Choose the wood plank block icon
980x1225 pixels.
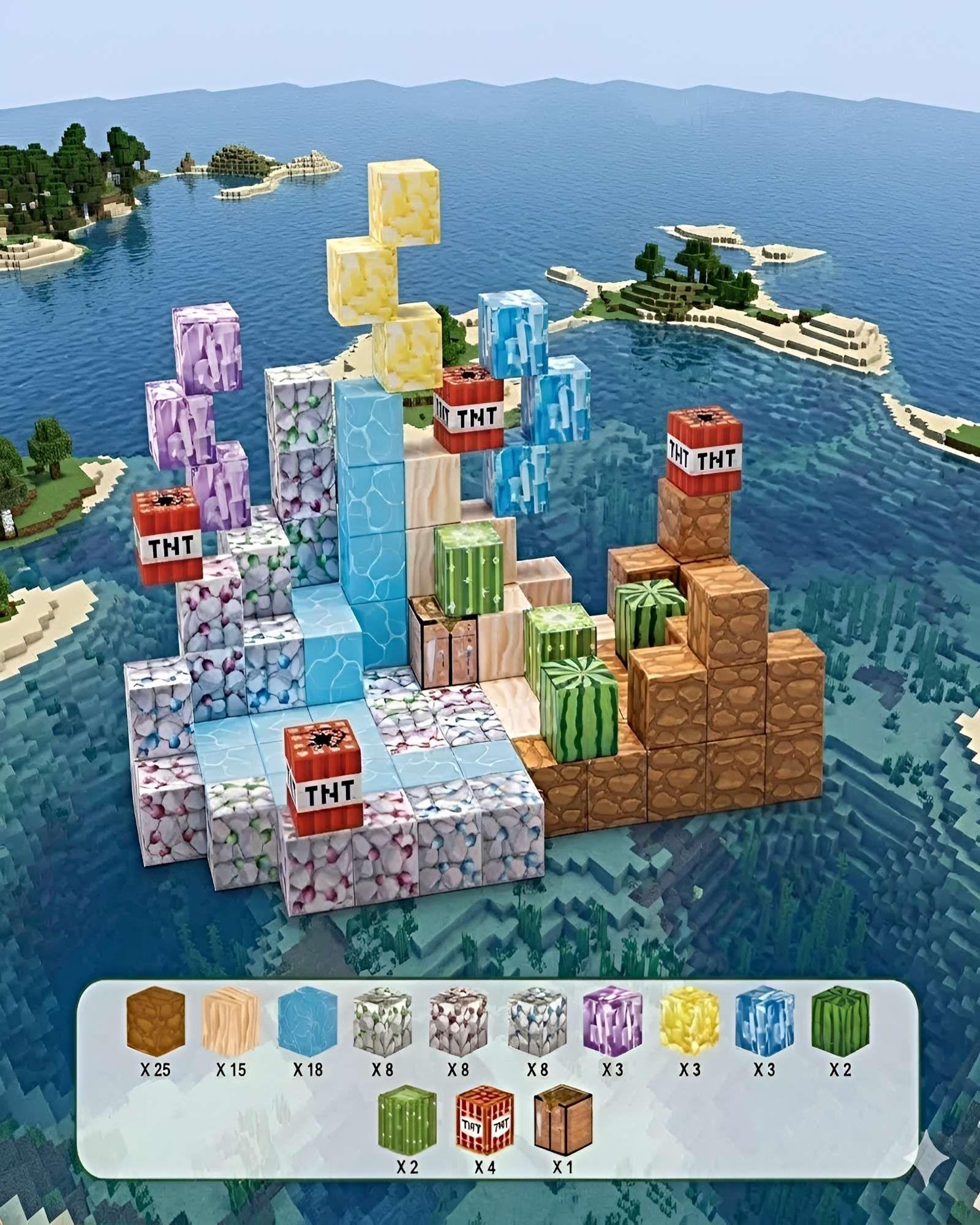point(231,1022)
